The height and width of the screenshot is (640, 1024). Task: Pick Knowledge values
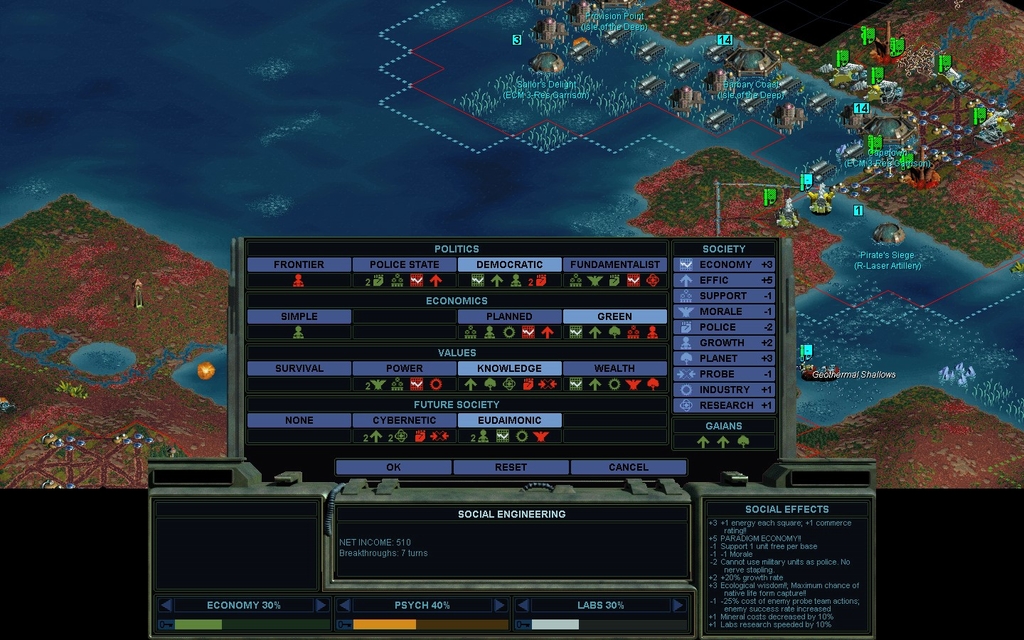point(509,369)
